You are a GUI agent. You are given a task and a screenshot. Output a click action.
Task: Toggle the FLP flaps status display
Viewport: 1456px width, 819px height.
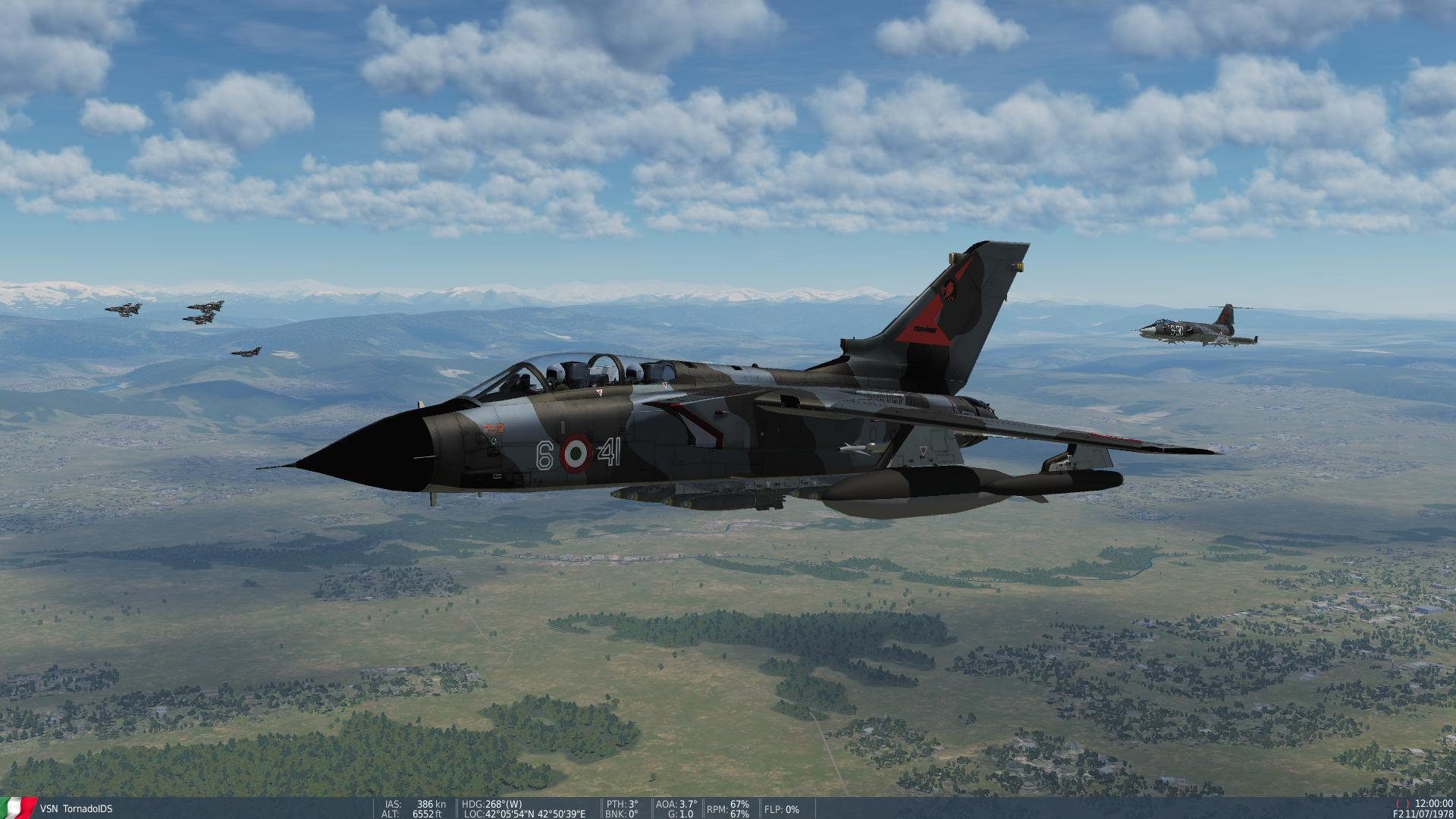click(x=781, y=810)
